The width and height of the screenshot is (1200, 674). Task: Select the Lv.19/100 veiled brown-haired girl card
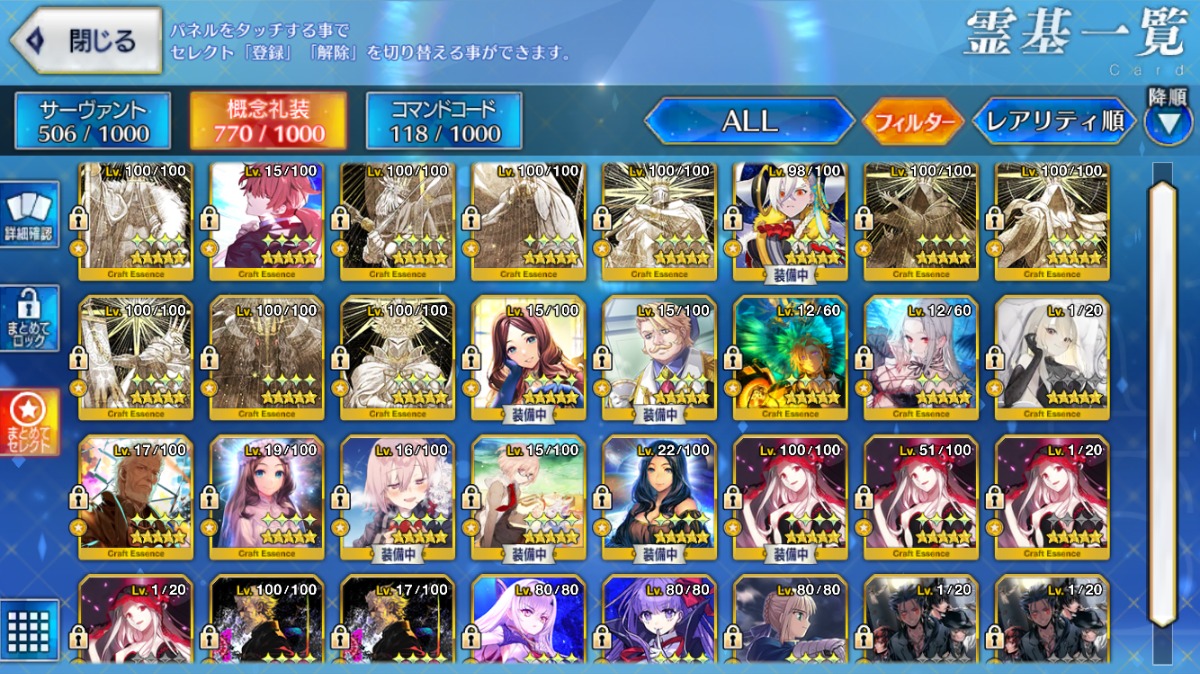click(266, 498)
